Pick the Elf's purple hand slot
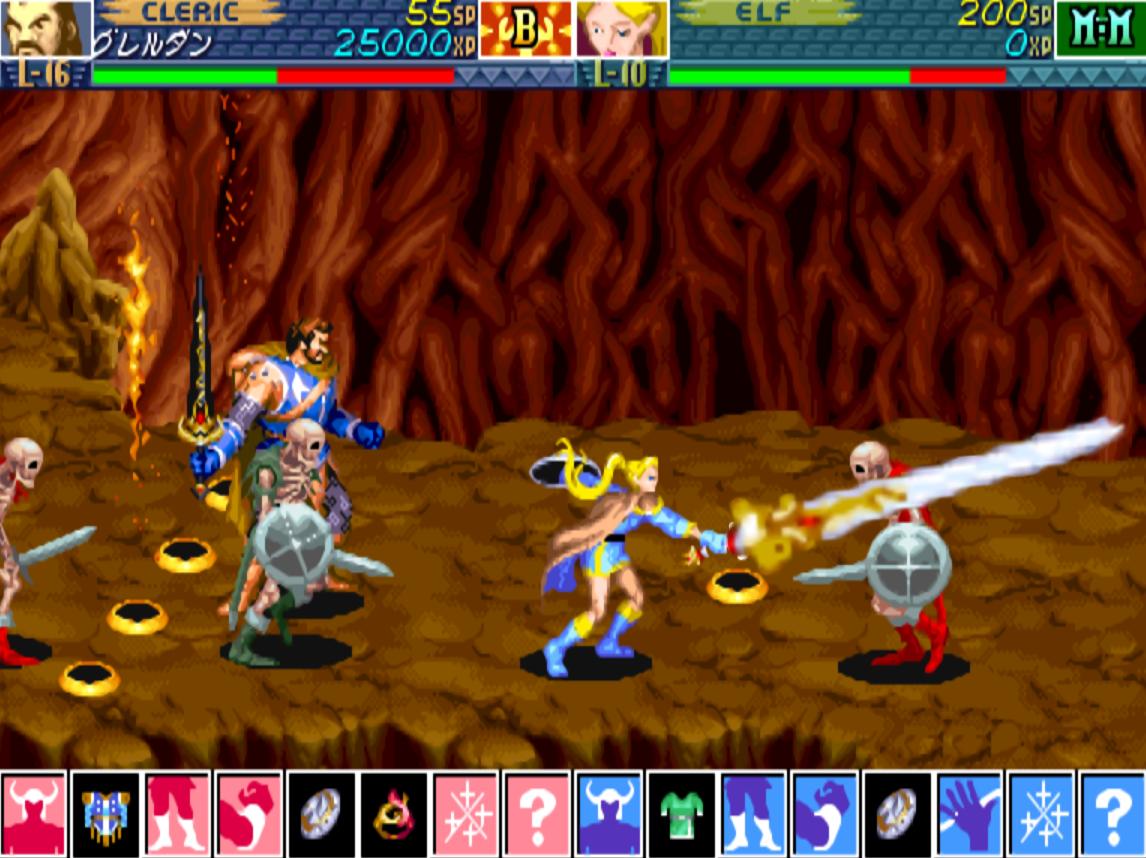 969,814
